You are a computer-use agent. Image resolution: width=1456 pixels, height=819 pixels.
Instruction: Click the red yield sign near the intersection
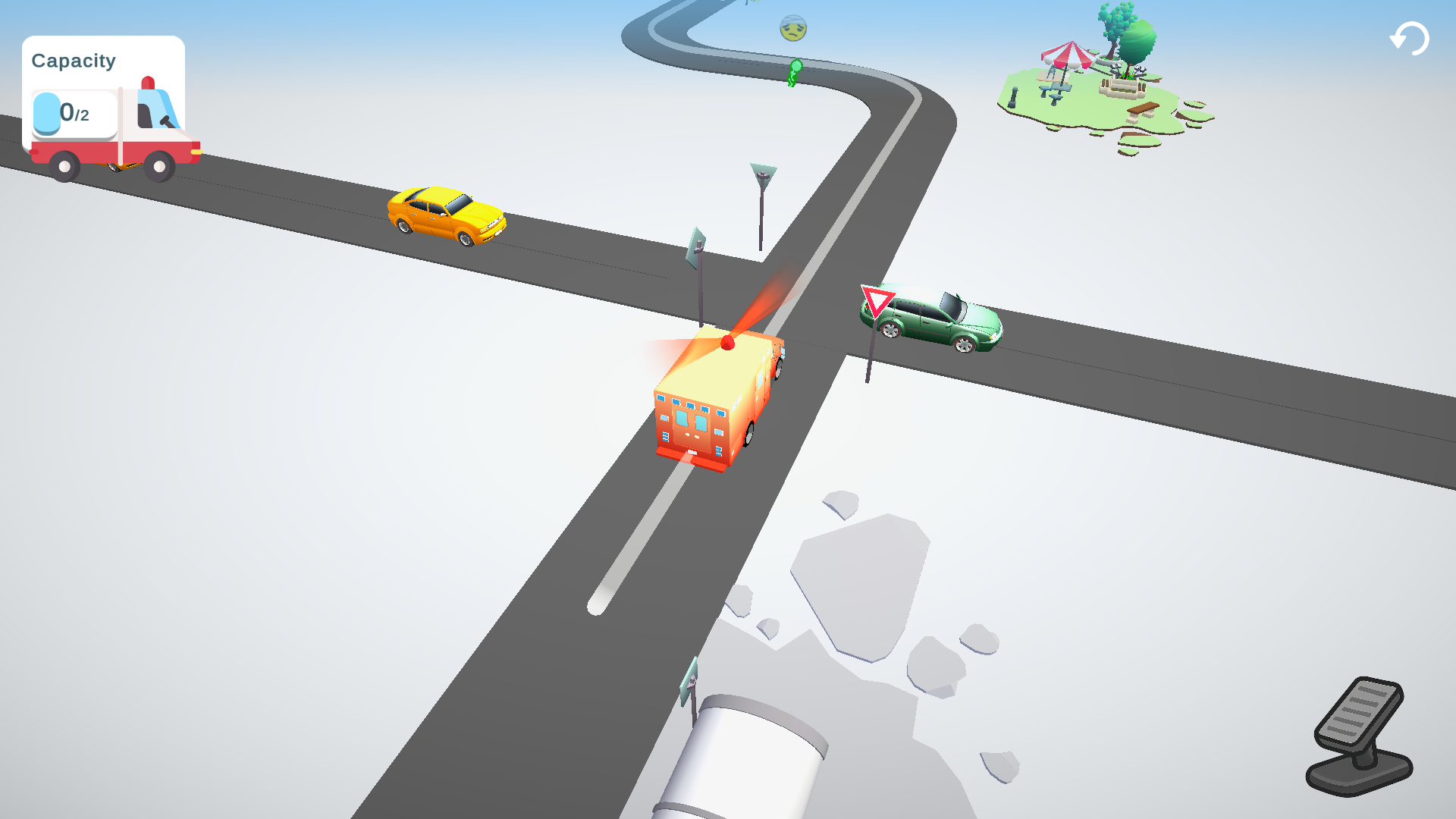[878, 302]
